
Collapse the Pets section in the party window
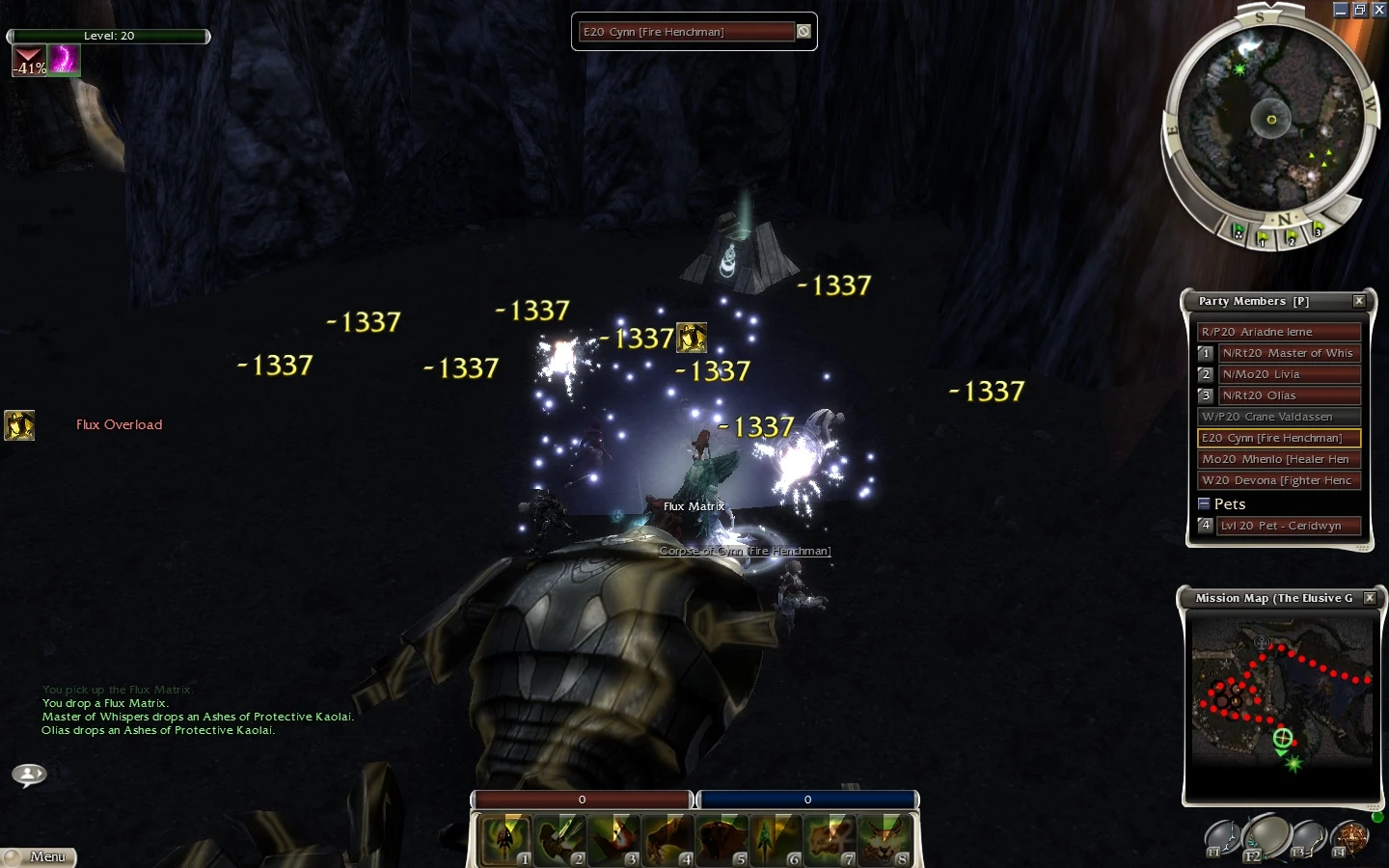coord(1204,502)
